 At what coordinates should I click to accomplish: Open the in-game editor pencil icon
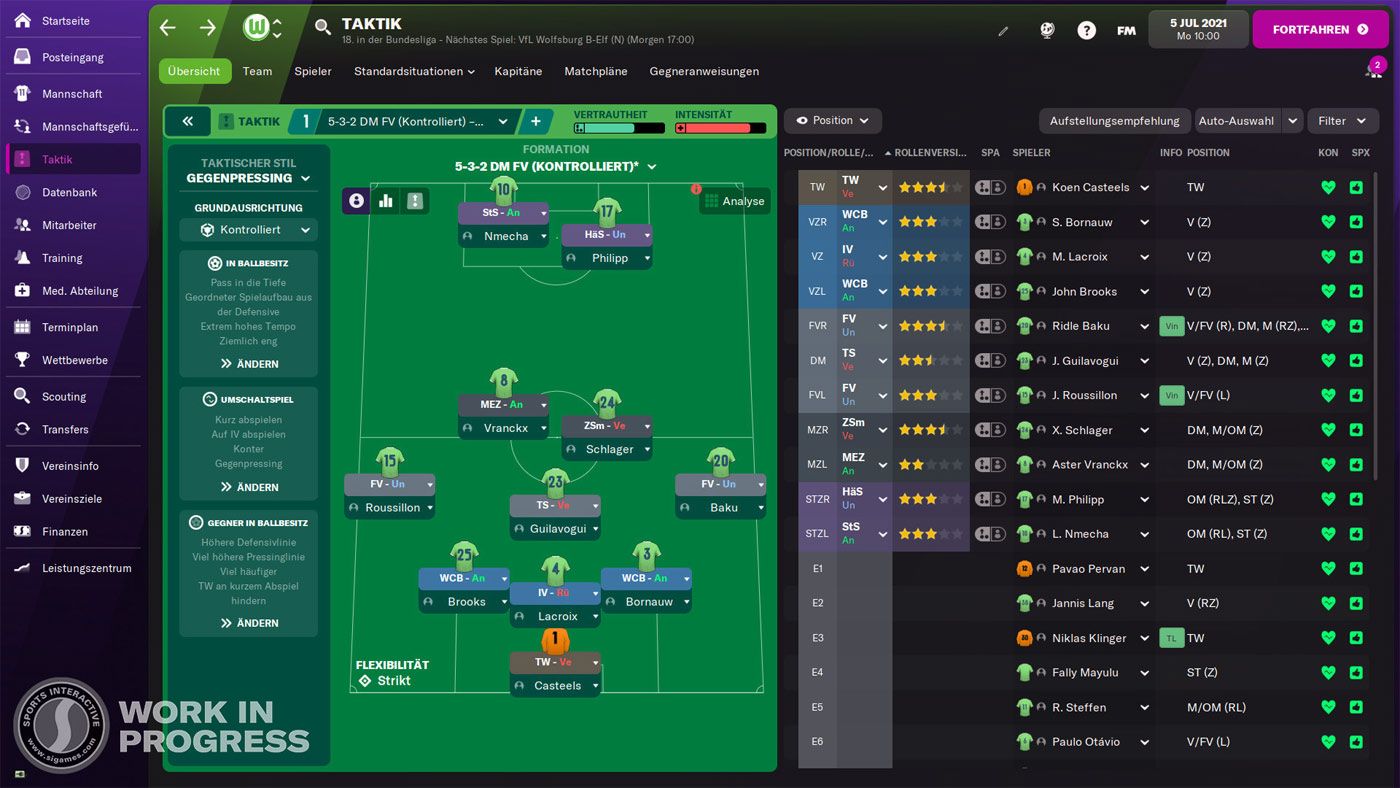1003,30
